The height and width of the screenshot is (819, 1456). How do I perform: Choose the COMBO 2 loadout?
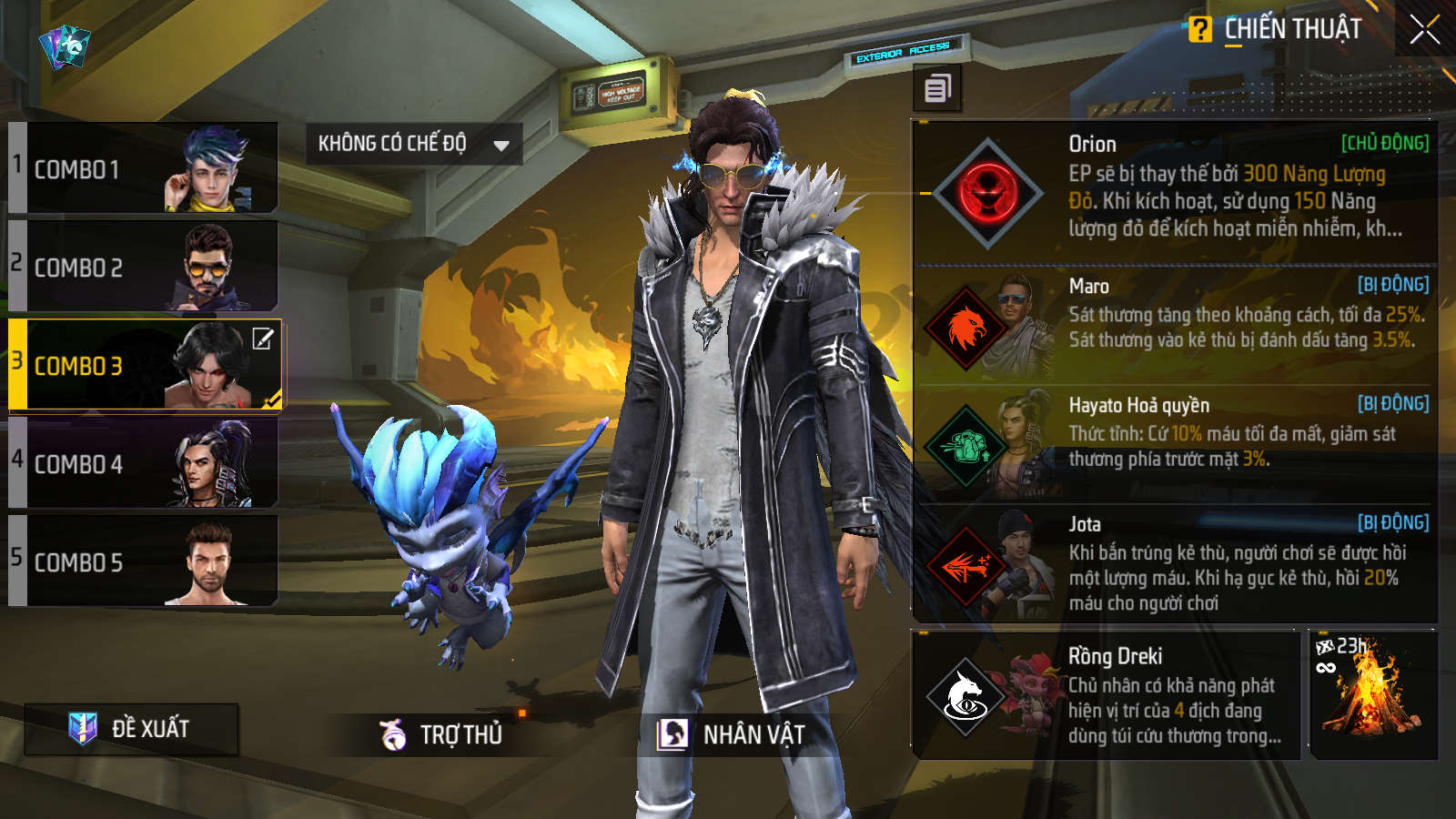point(143,268)
